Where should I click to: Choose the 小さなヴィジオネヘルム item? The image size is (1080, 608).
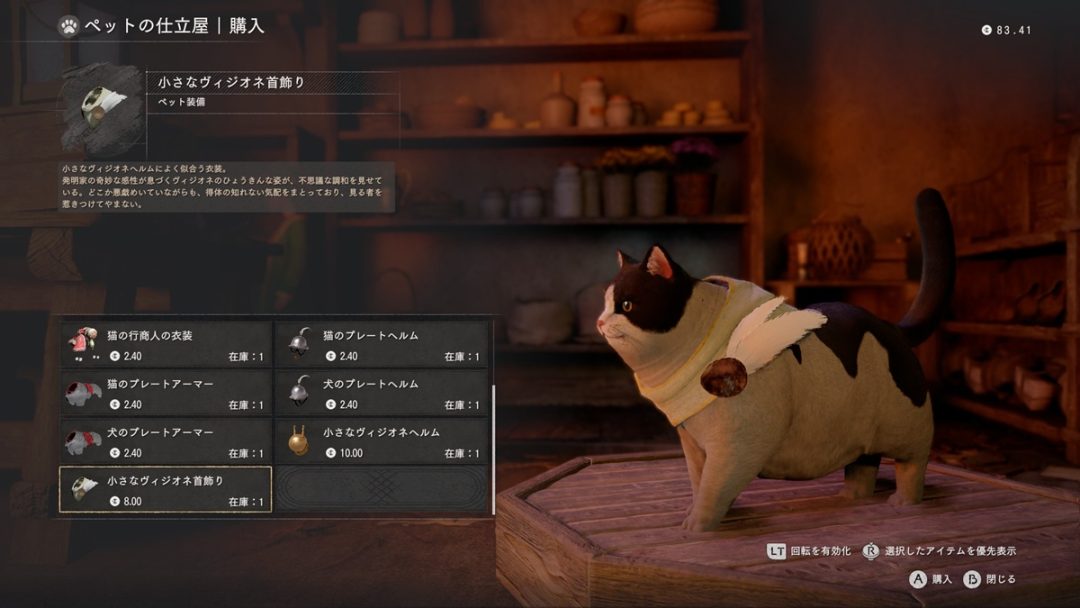click(382, 441)
